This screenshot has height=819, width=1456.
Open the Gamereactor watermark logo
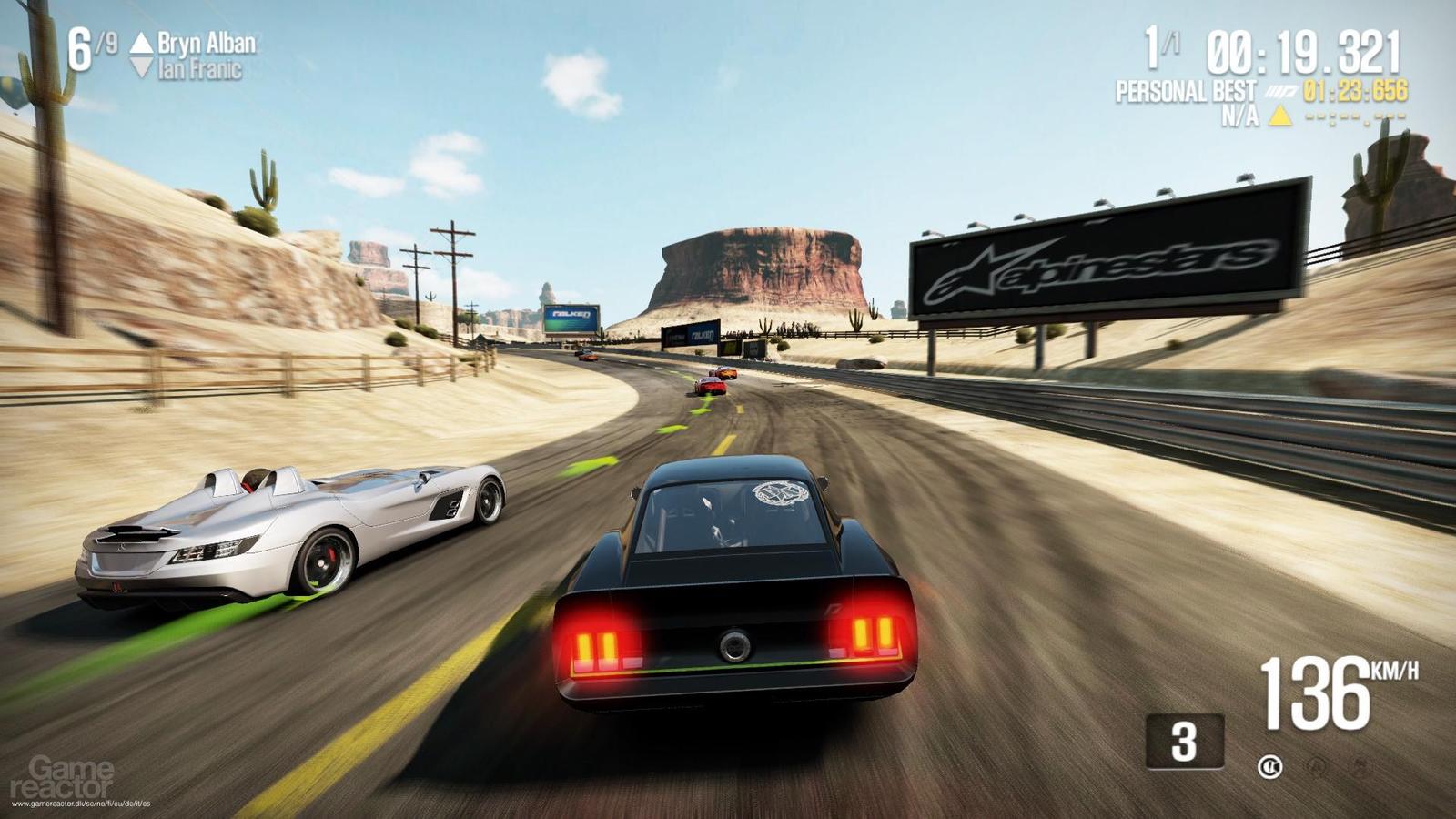click(x=61, y=778)
